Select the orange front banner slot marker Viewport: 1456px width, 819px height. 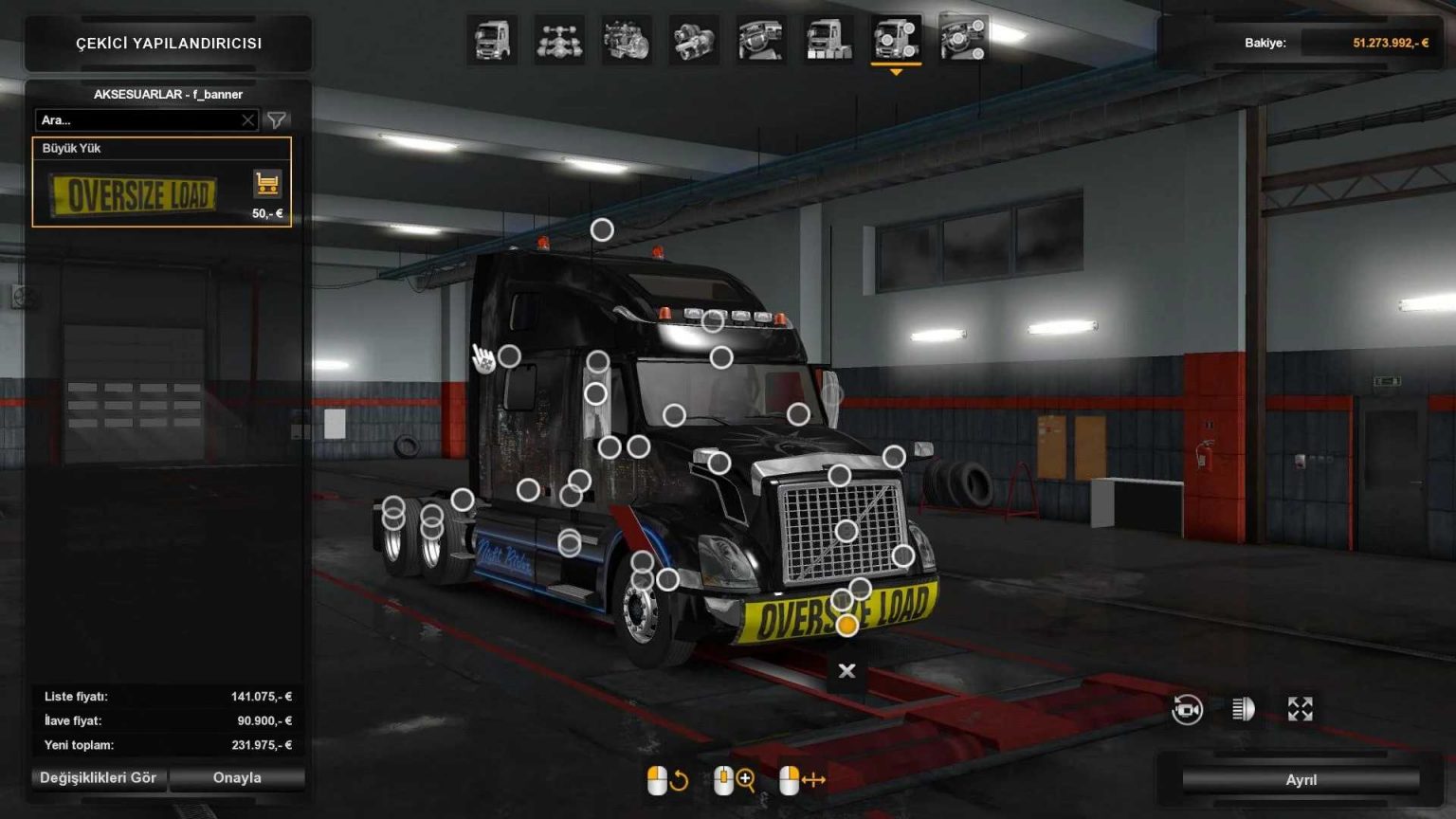pos(846,626)
